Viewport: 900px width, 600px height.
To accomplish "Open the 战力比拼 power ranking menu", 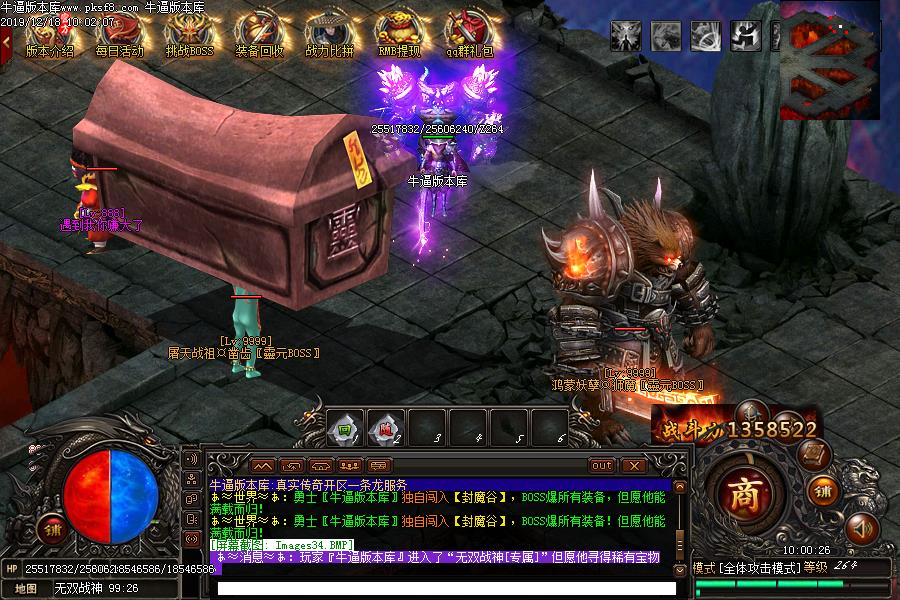I will click(x=329, y=35).
